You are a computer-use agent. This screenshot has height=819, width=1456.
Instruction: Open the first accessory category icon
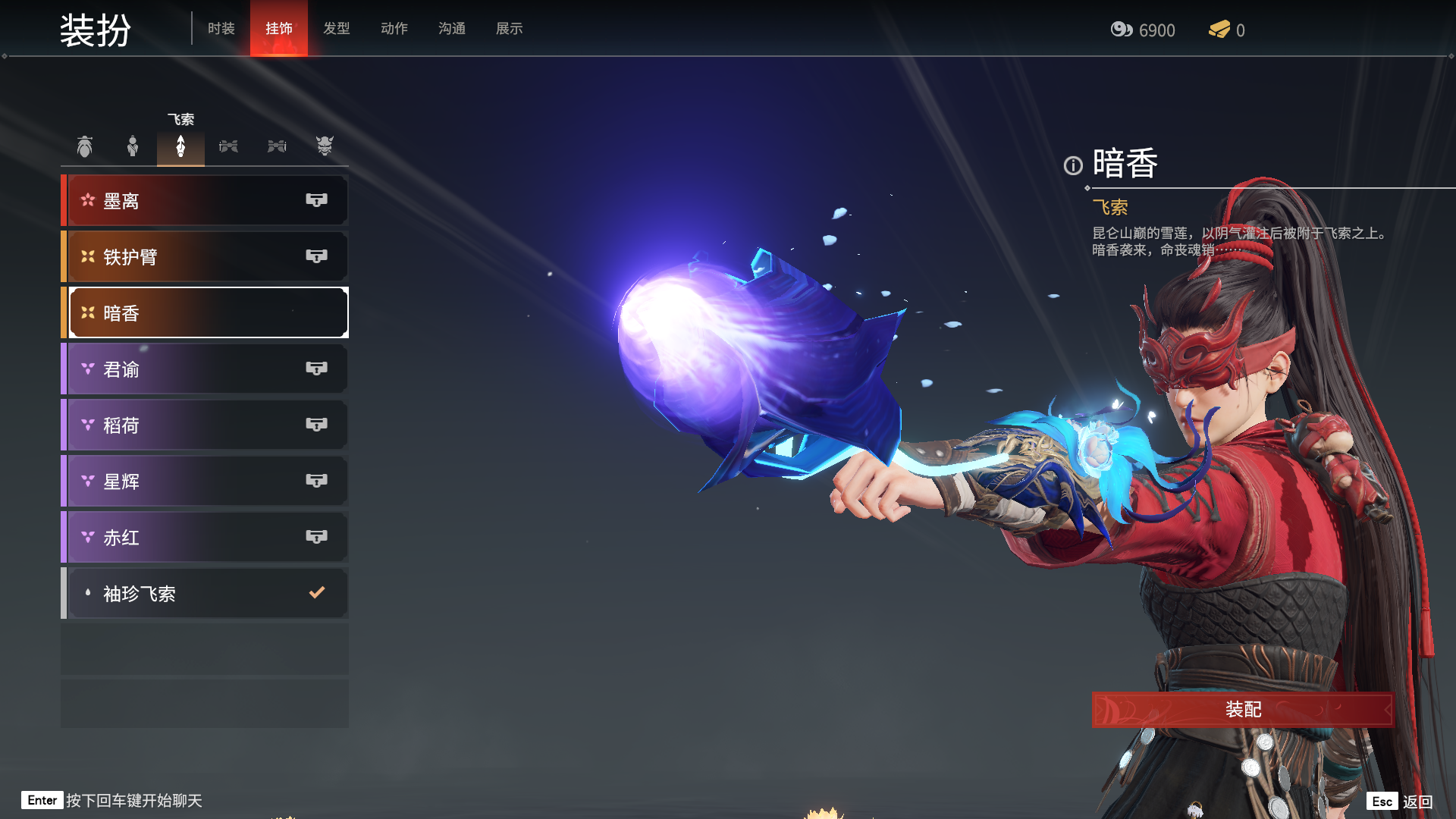(x=84, y=146)
